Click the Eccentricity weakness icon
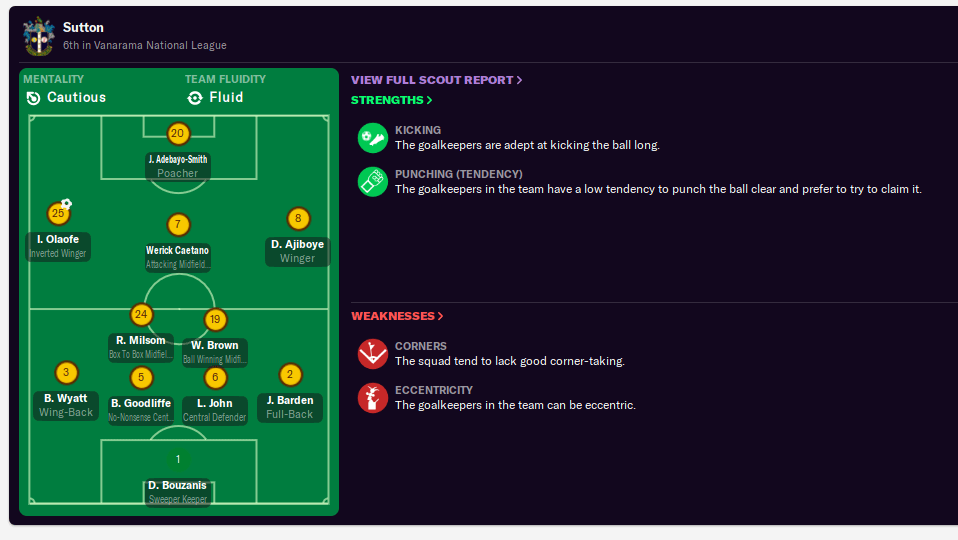 click(x=373, y=397)
